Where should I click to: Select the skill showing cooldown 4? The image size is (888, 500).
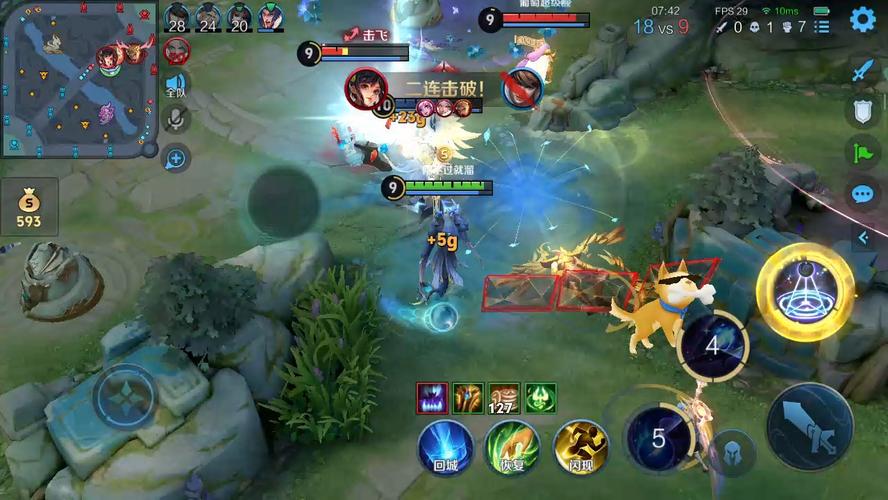point(712,346)
